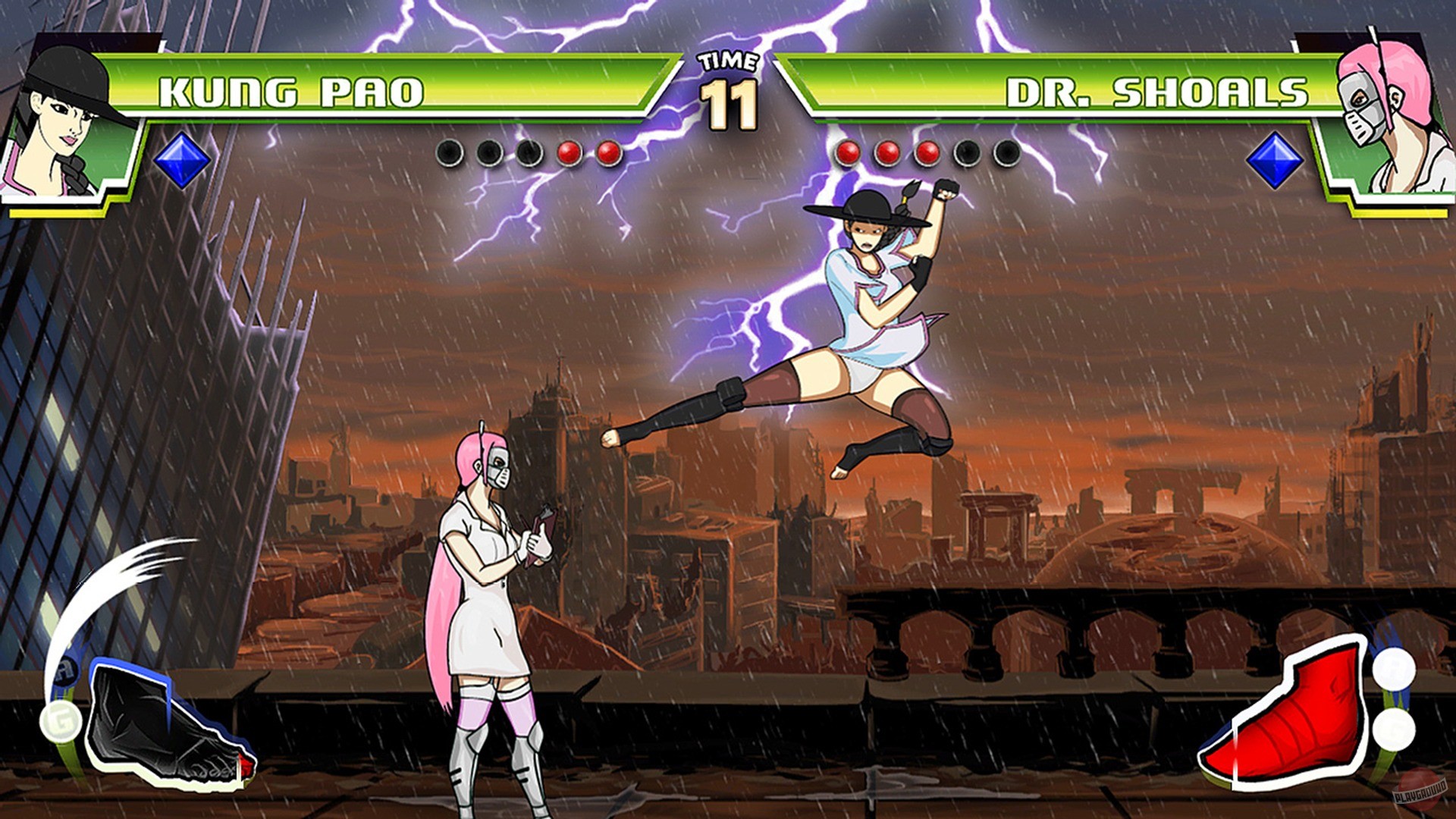Toggle Dr. Shoals' leftmost red round dot
Screen dimensions: 1456x819
pos(846,153)
